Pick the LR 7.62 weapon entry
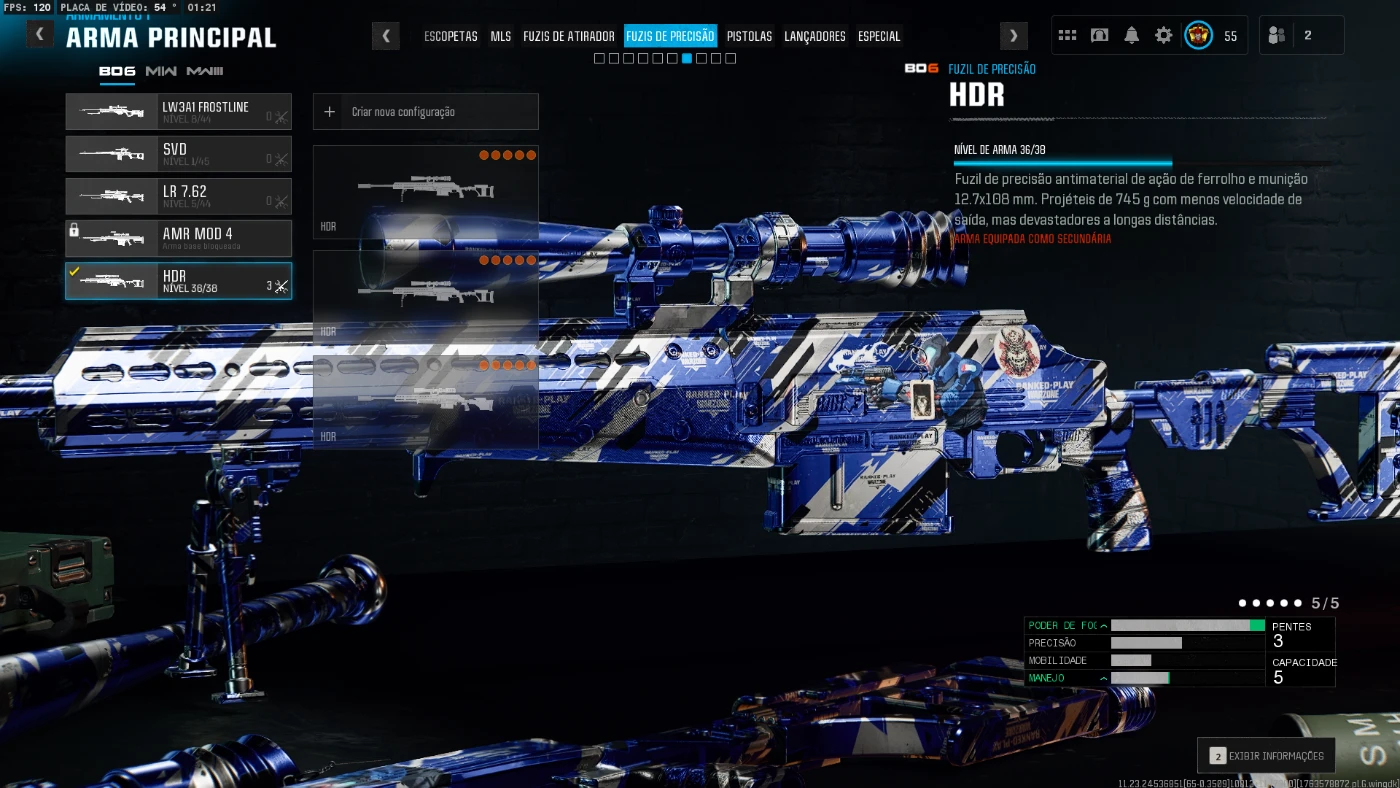Viewport: 1400px width, 788px height. 178,196
